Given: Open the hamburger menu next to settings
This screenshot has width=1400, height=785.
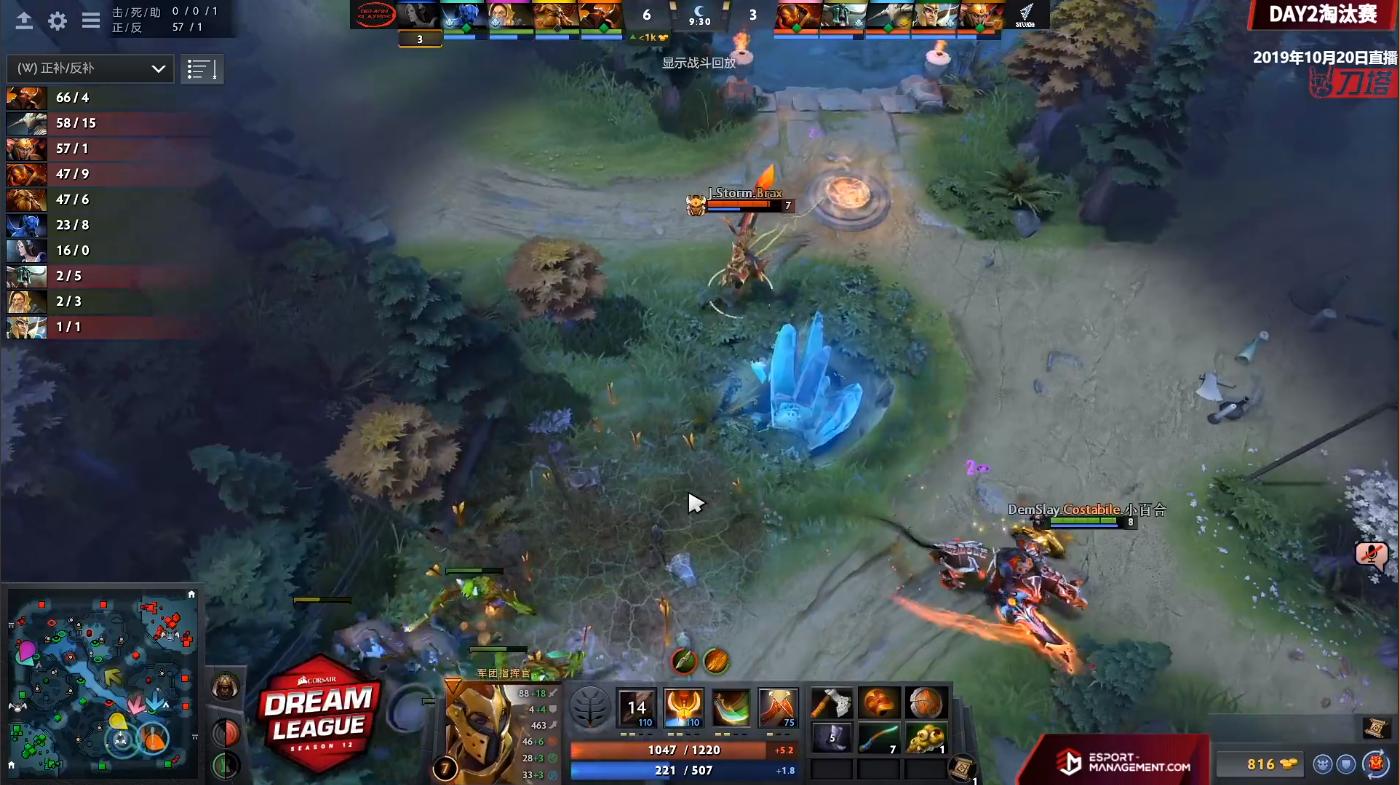Looking at the screenshot, I should 91,21.
